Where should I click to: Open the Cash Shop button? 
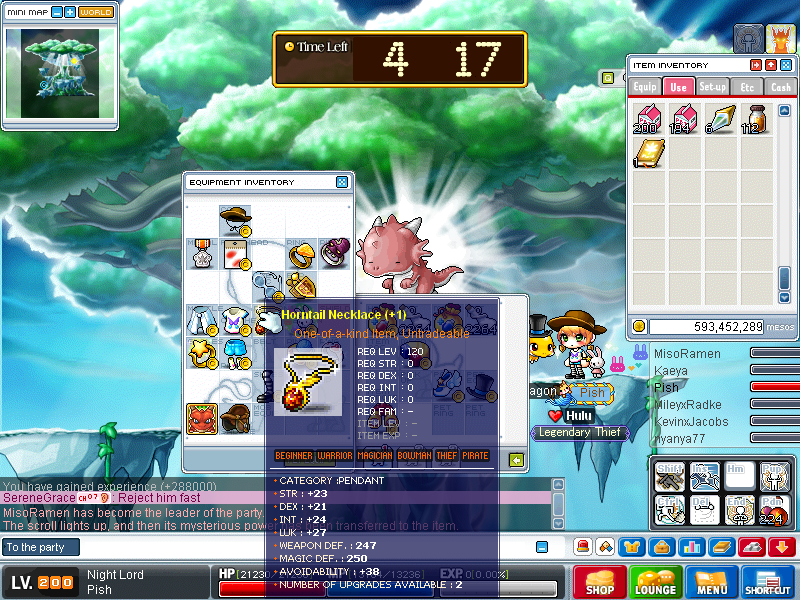coord(599,582)
